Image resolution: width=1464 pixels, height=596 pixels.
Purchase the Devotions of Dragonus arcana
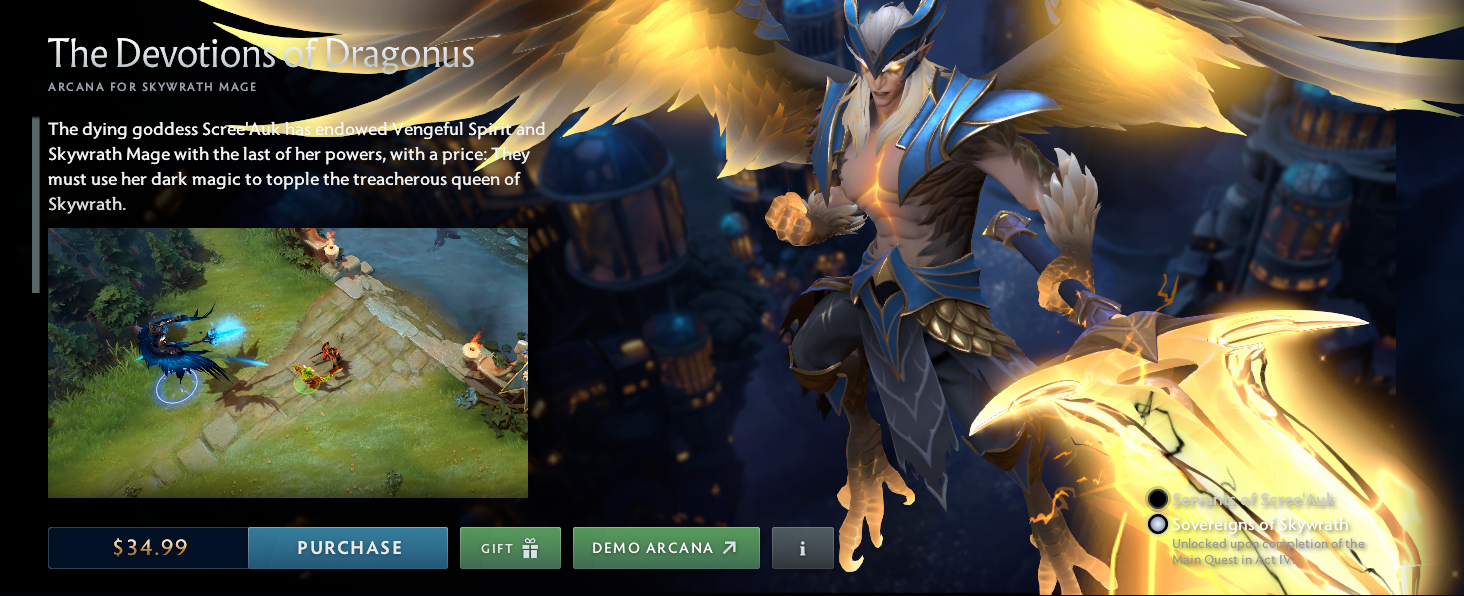click(x=348, y=548)
